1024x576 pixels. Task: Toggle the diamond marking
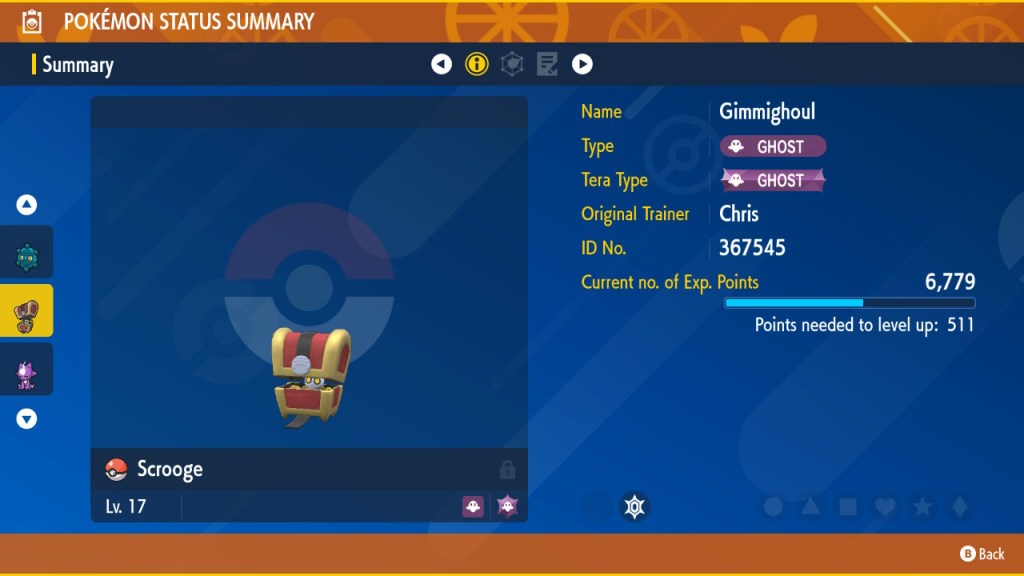[959, 507]
